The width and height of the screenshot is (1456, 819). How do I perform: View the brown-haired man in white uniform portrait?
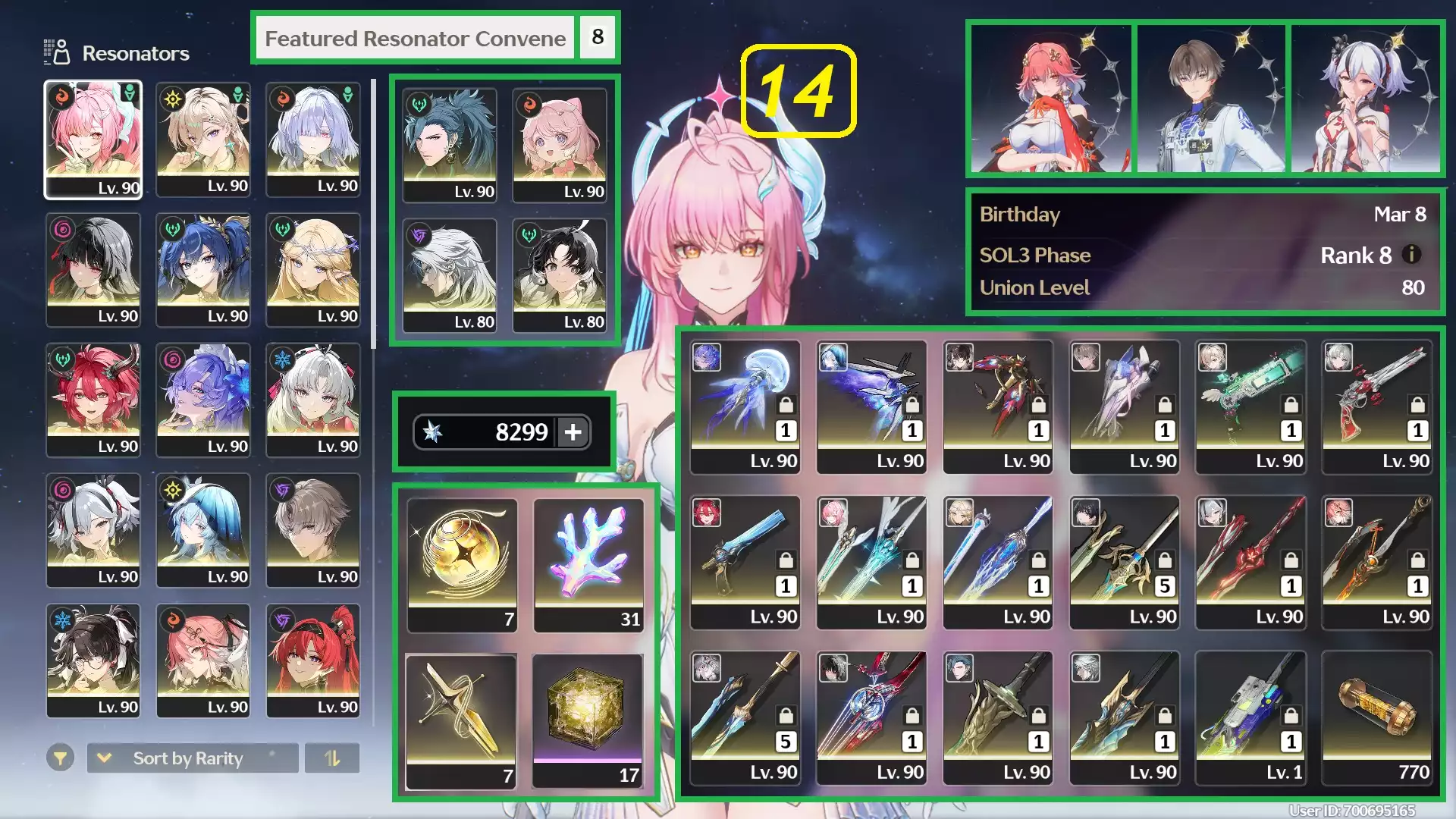point(1211,99)
